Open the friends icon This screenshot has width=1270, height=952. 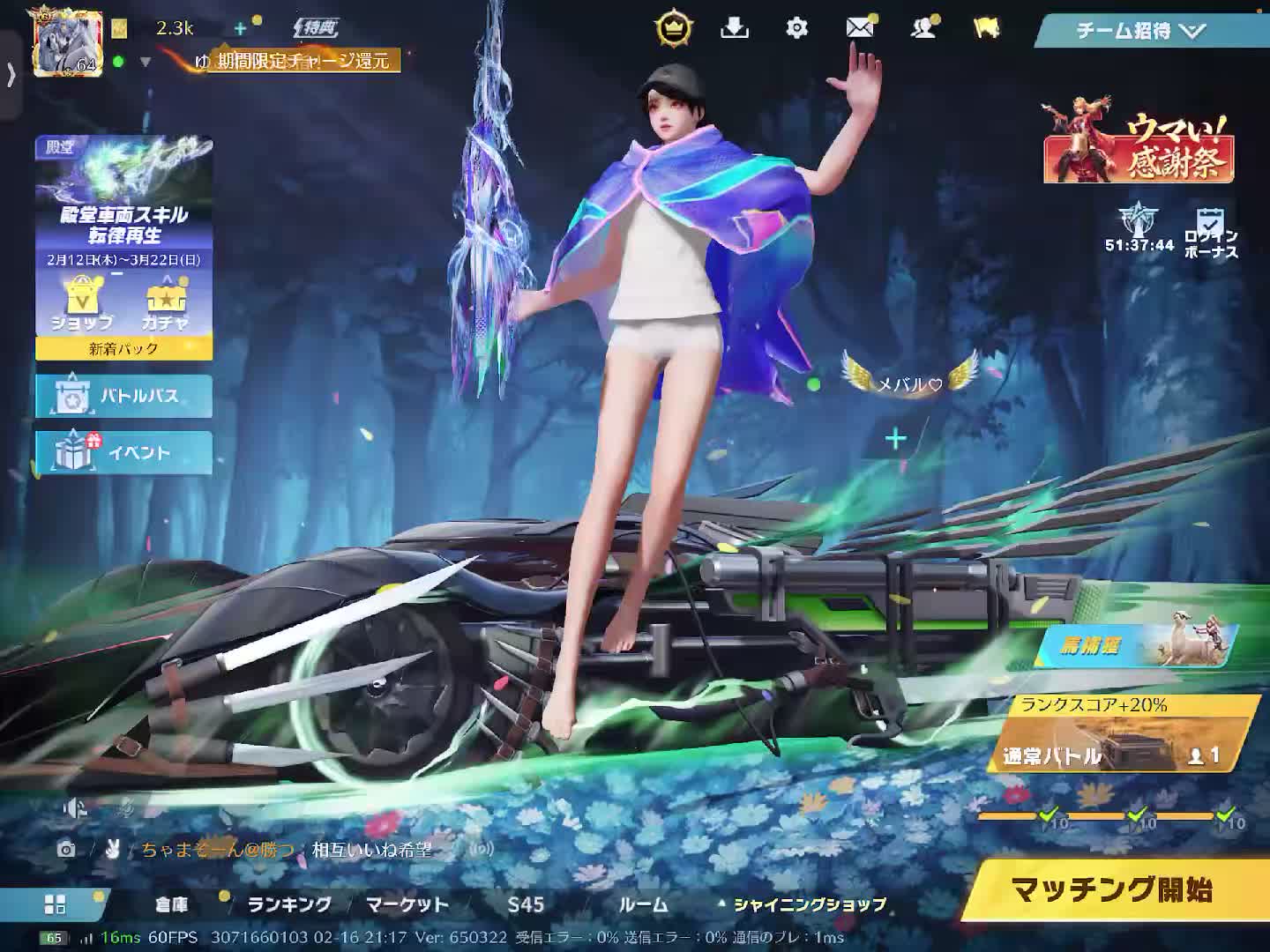point(923,28)
